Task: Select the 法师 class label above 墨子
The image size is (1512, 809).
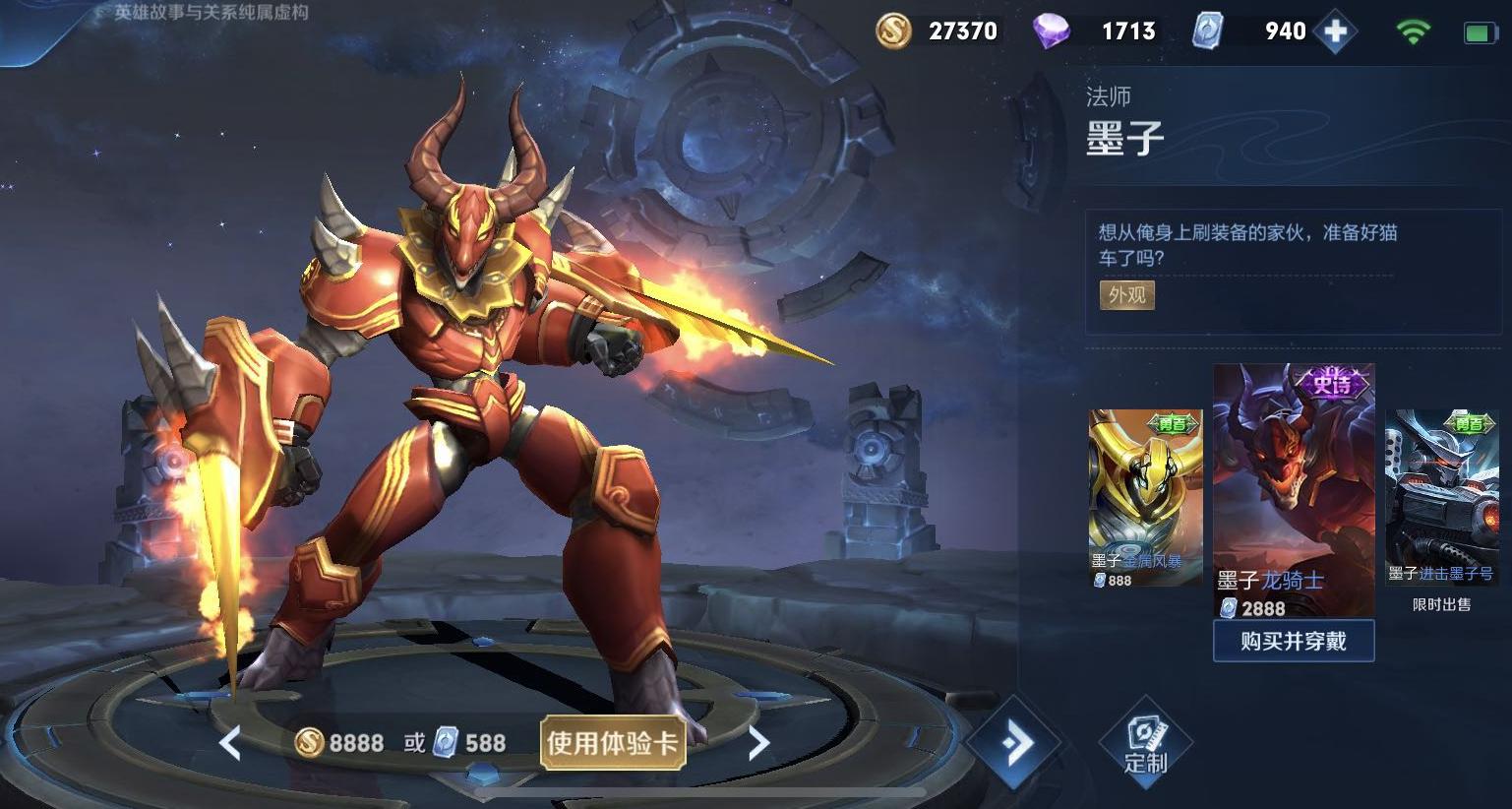Action: click(x=1108, y=95)
